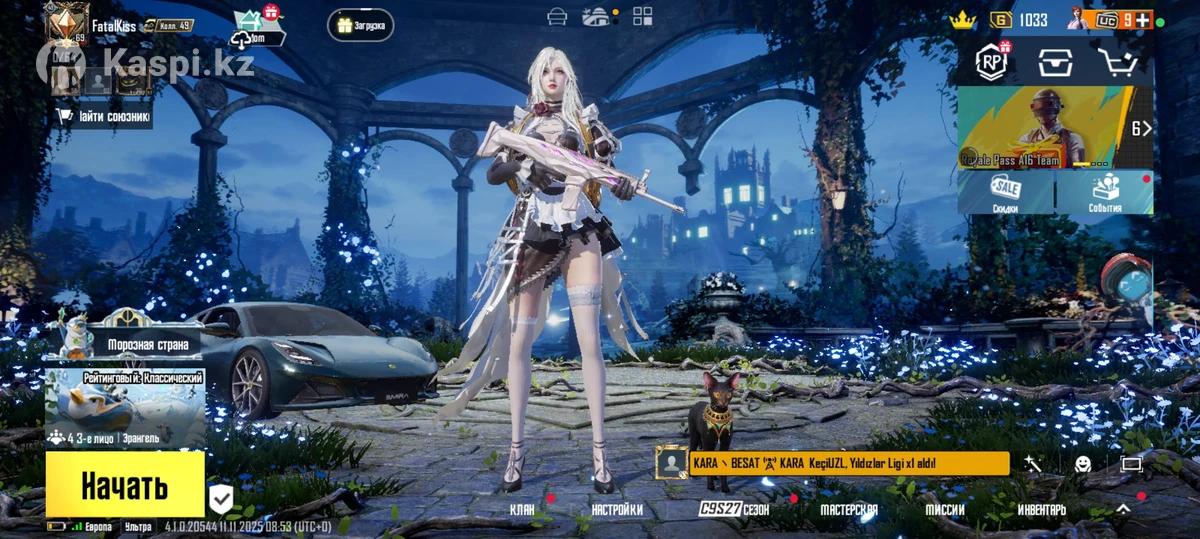The height and width of the screenshot is (539, 1200).
Task: Open the C9S27 Сезон page
Action: (734, 510)
